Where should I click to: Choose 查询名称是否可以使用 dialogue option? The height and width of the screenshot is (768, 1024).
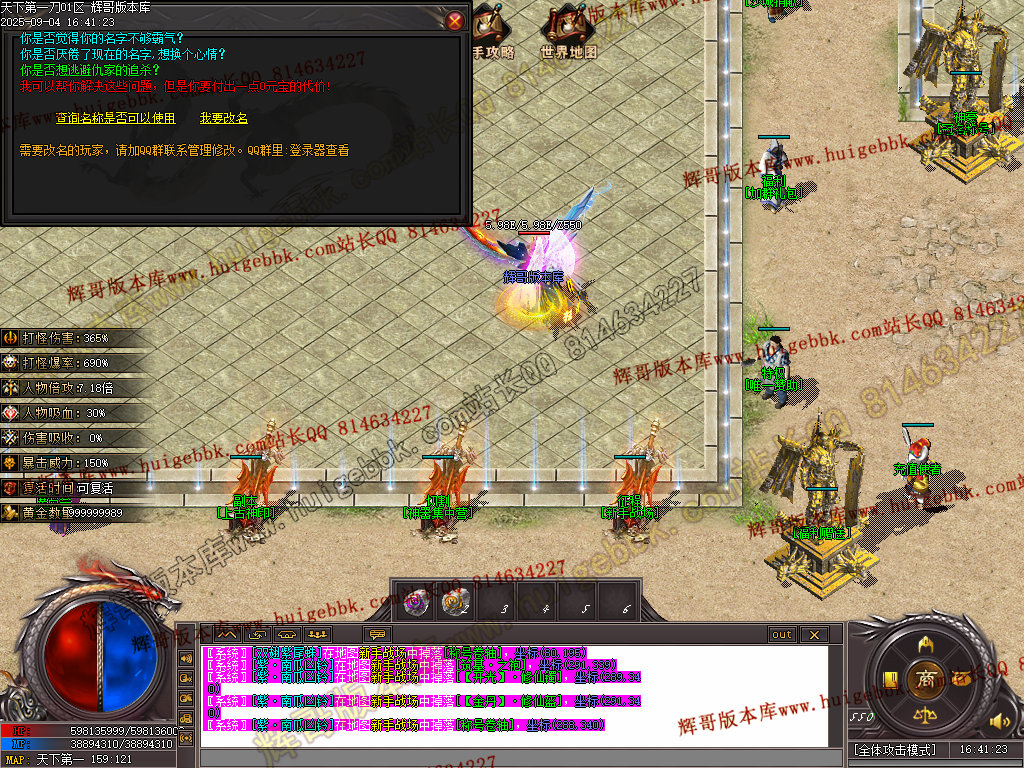tap(115, 118)
